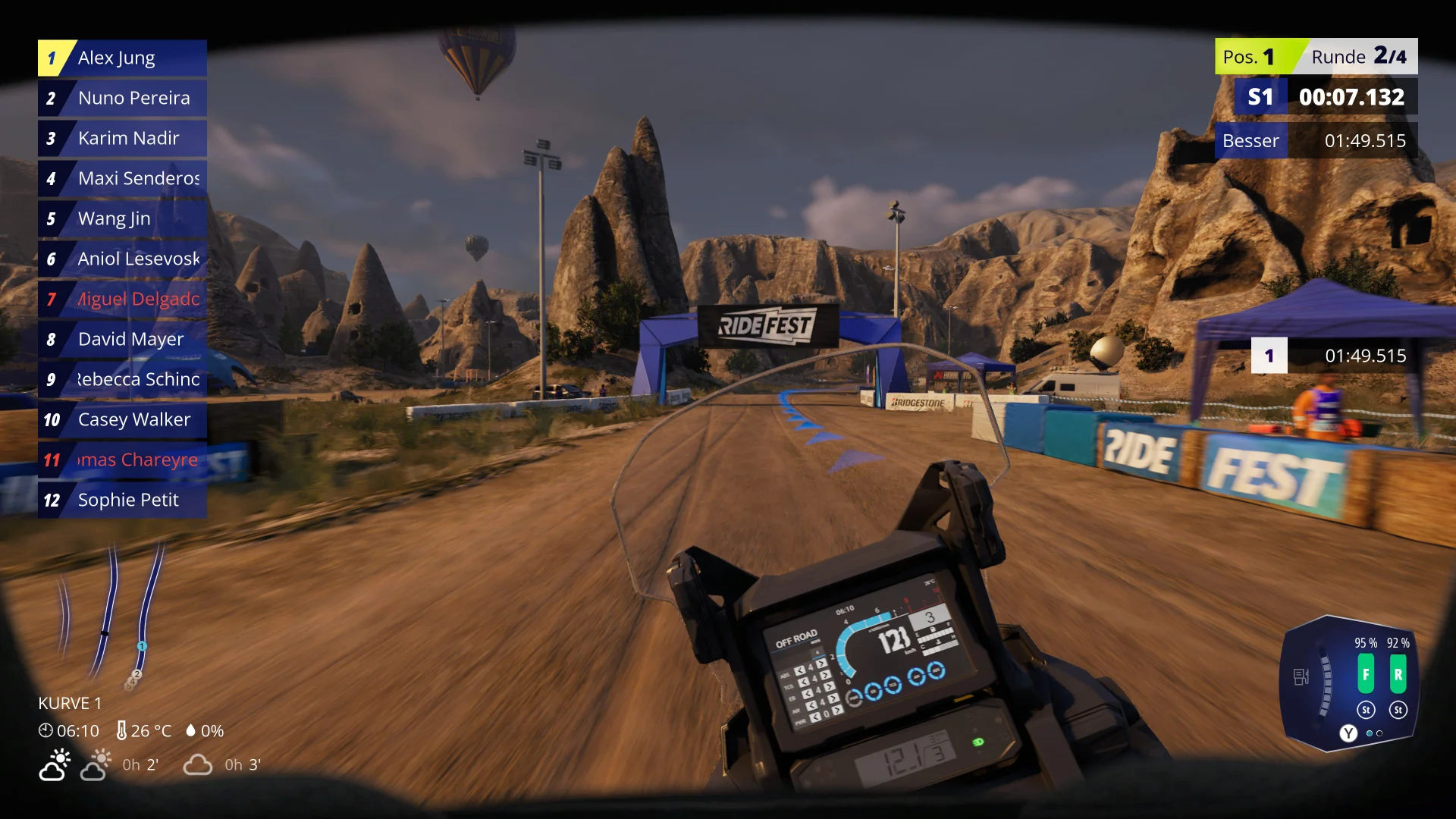The image size is (1456, 819).
Task: Select the front tyre F indicator
Action: [x=1366, y=674]
